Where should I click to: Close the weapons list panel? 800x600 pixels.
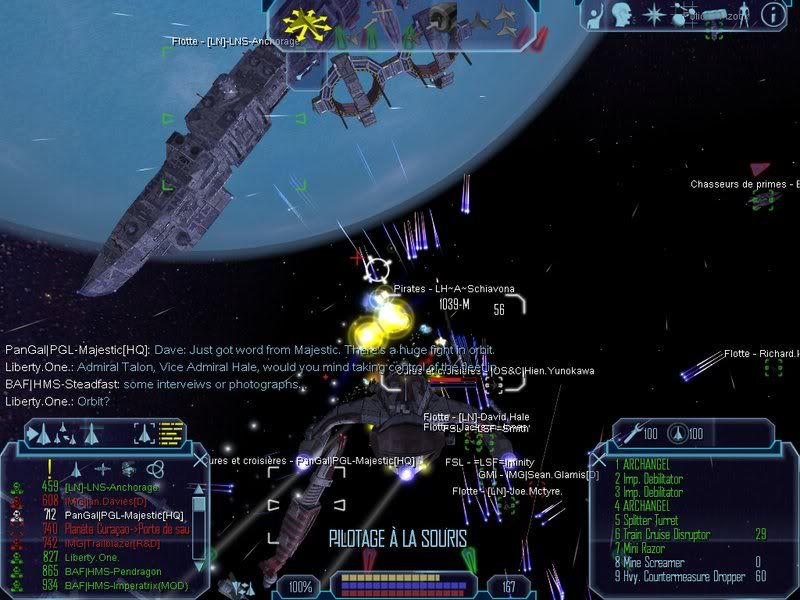coord(597,460)
